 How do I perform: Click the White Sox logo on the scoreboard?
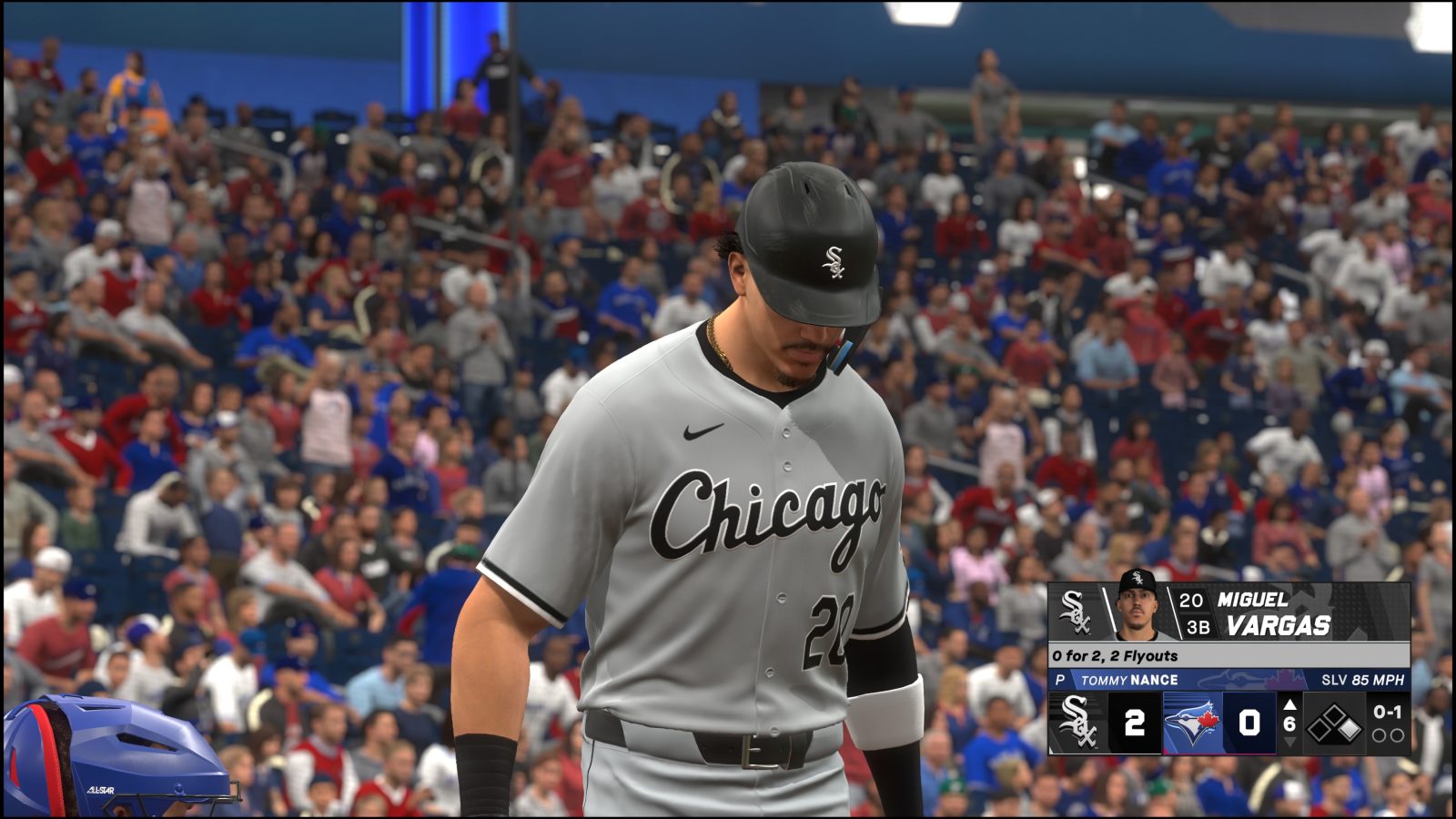click(1077, 723)
